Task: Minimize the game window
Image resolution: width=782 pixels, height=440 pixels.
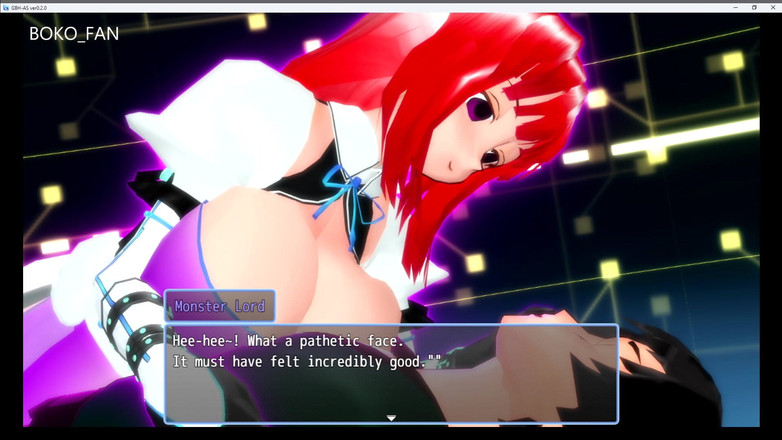Action: (736, 7)
